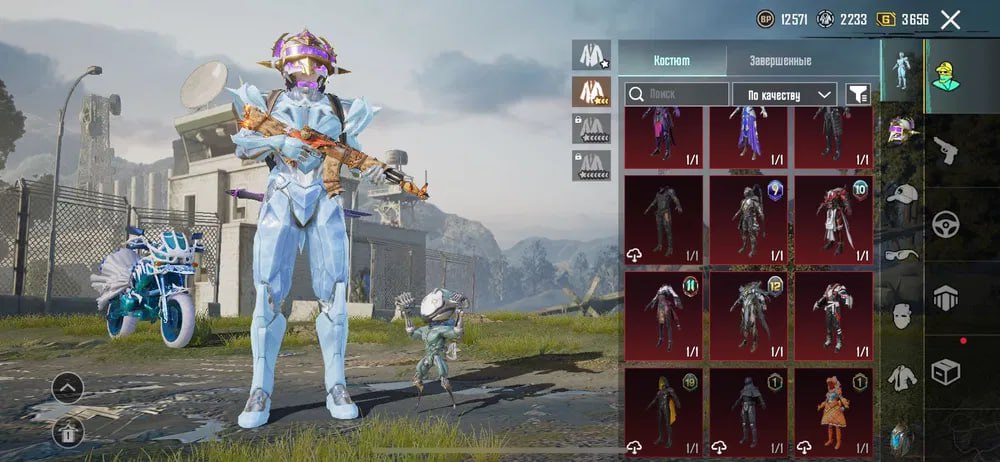Click the up-arrow expand button
Screen dimensions: 1000x462
[67, 387]
